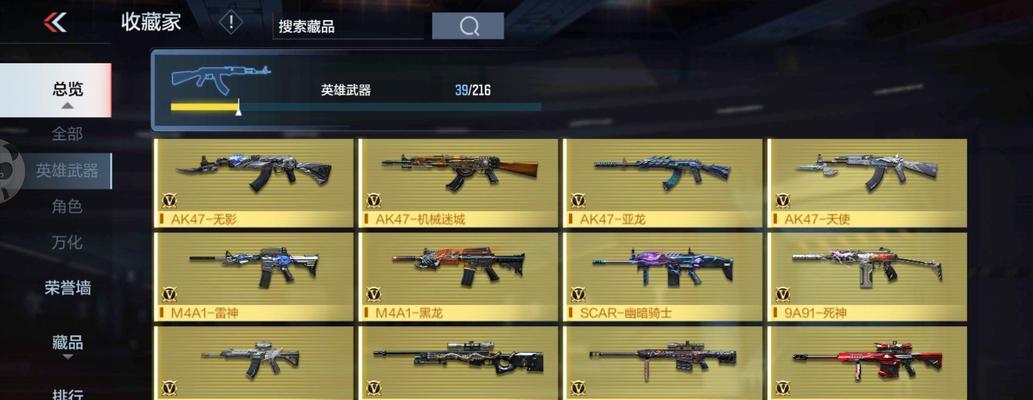Pick the AK47-亚龙 weapon card
Image resolution: width=1033 pixels, height=400 pixels.
(x=663, y=182)
